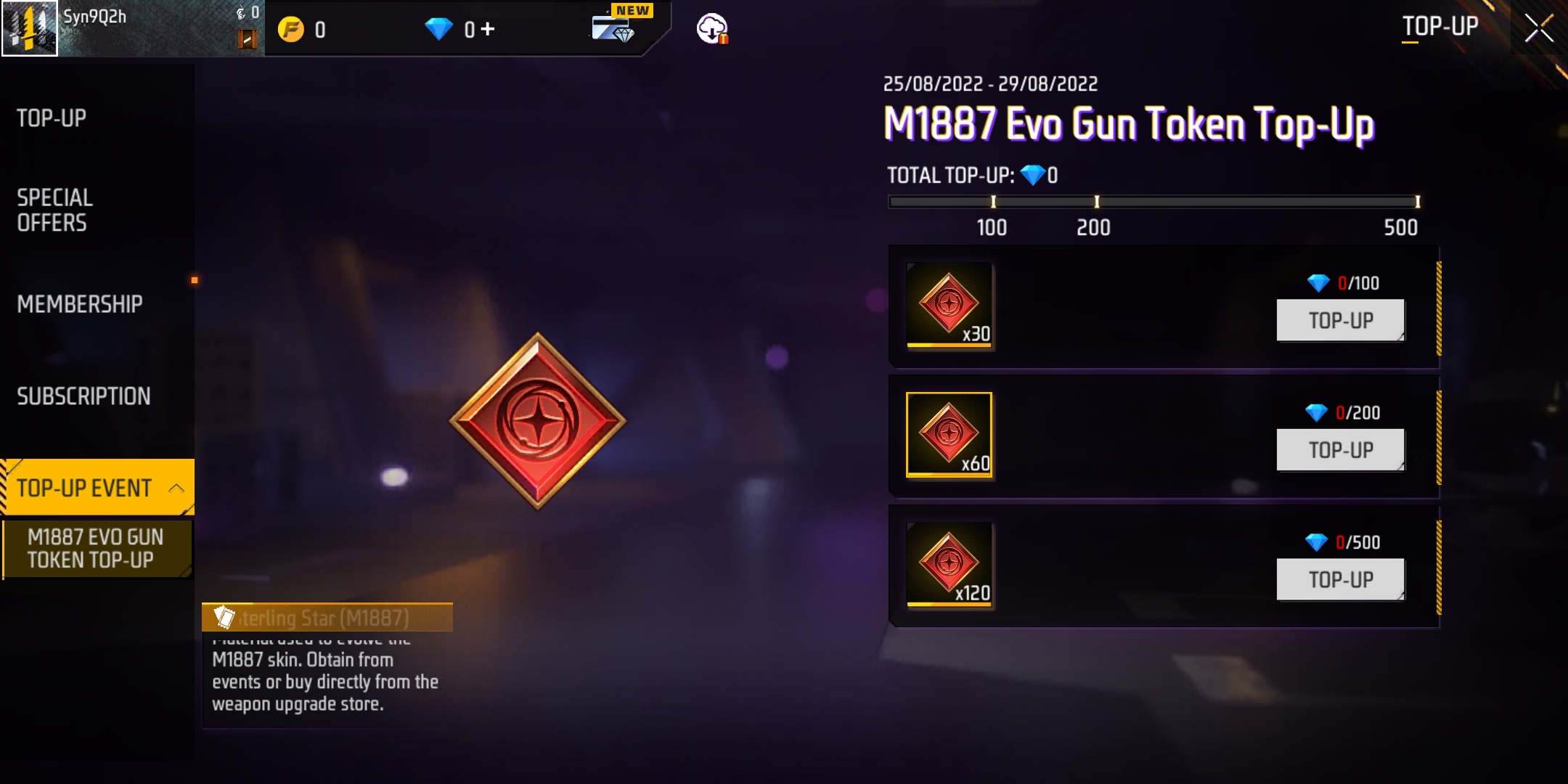
Task: Click Top-Up button for the 200 diamond tier
Action: pyautogui.click(x=1340, y=450)
